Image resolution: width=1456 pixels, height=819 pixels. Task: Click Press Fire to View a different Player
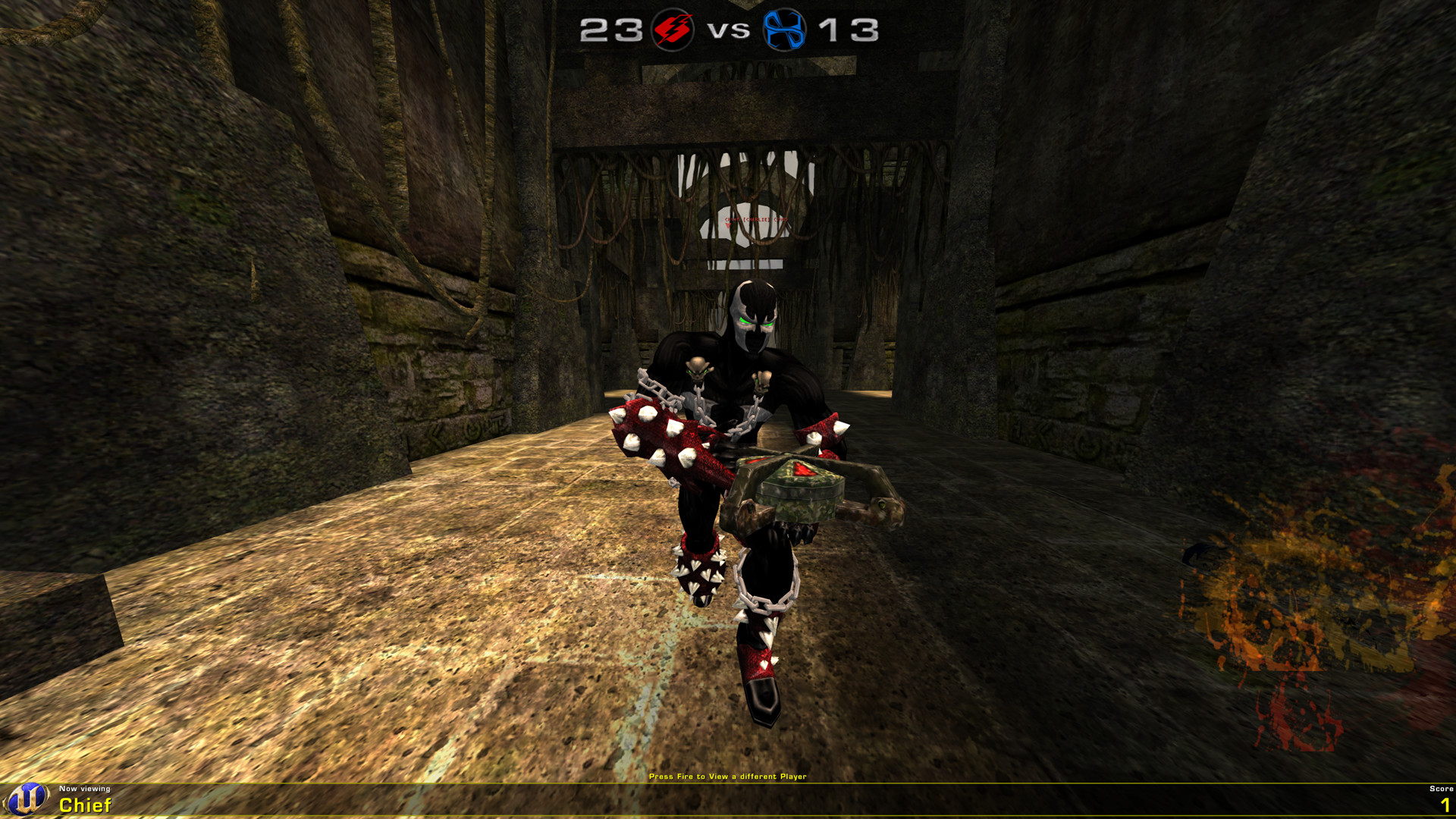tap(728, 777)
